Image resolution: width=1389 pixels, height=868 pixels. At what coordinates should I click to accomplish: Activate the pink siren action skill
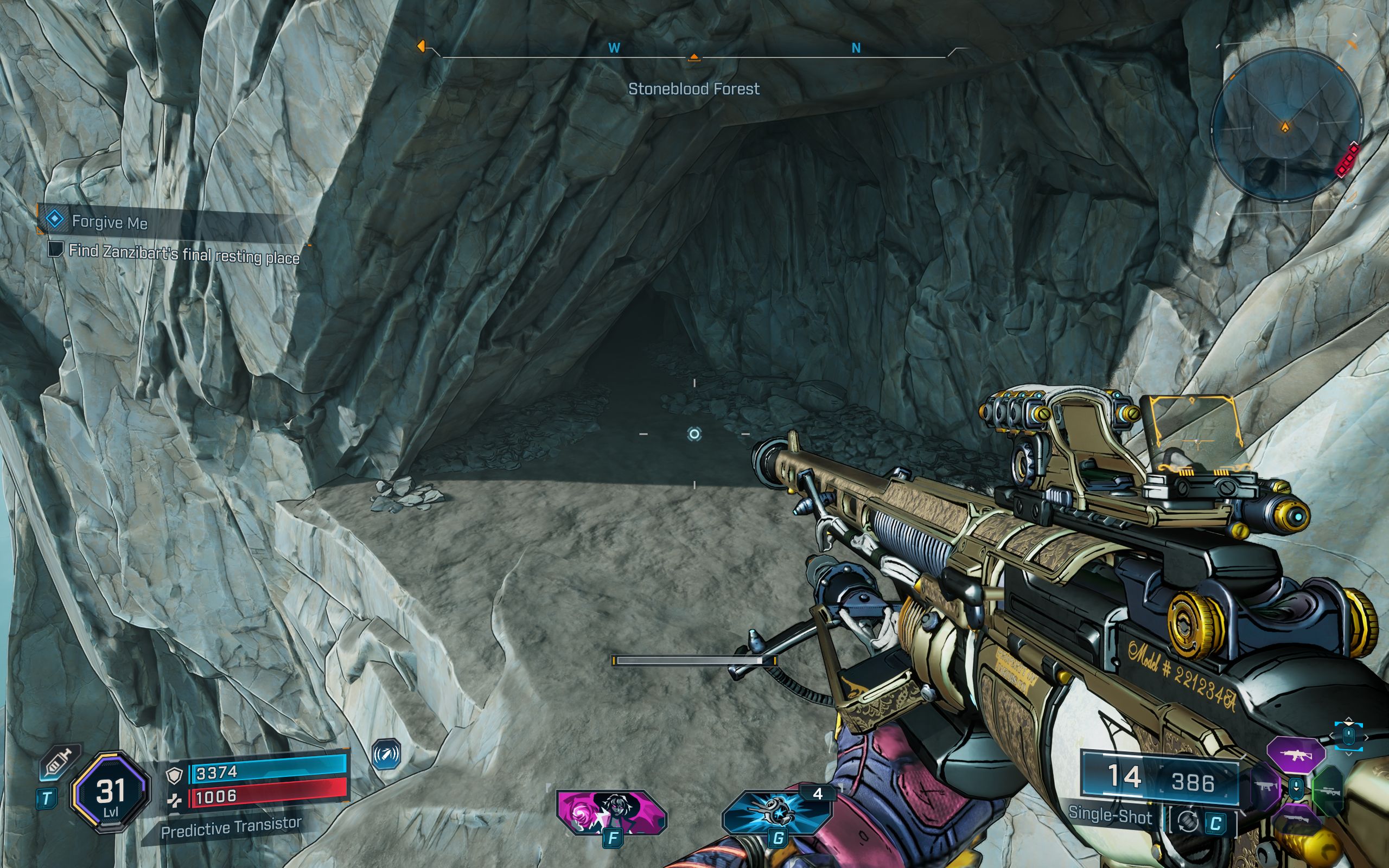click(611, 812)
